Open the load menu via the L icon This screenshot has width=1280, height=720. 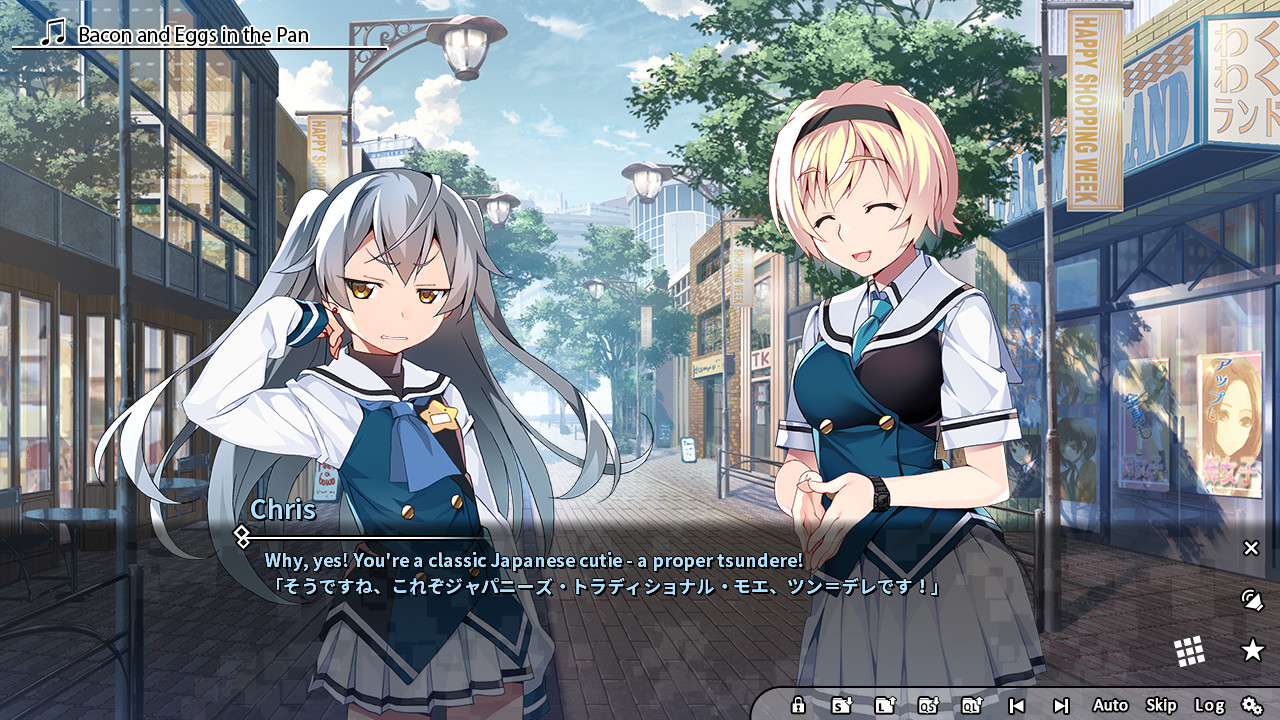point(884,706)
